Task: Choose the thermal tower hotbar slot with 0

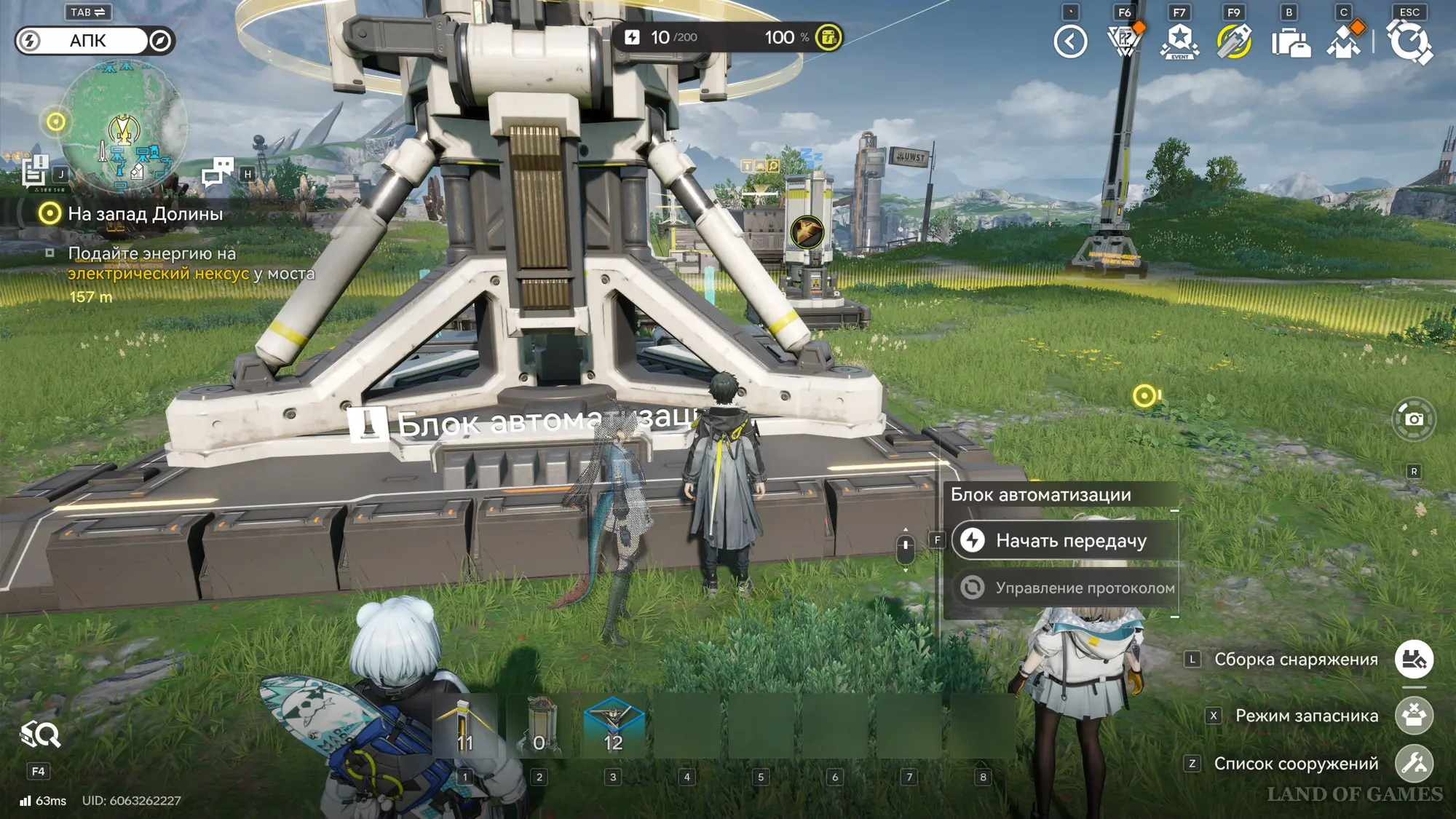Action: coord(539,726)
